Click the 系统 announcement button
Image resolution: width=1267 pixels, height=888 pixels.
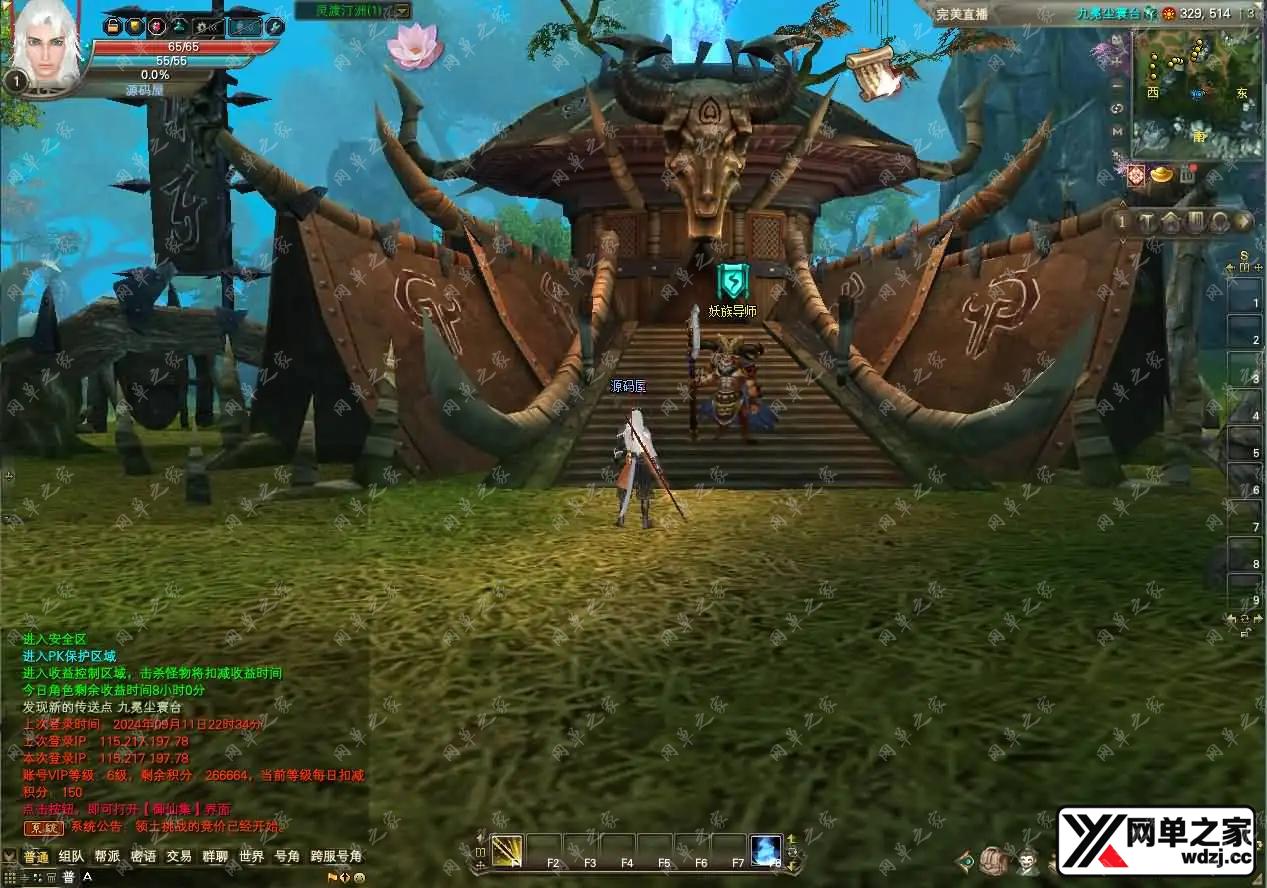coord(43,827)
